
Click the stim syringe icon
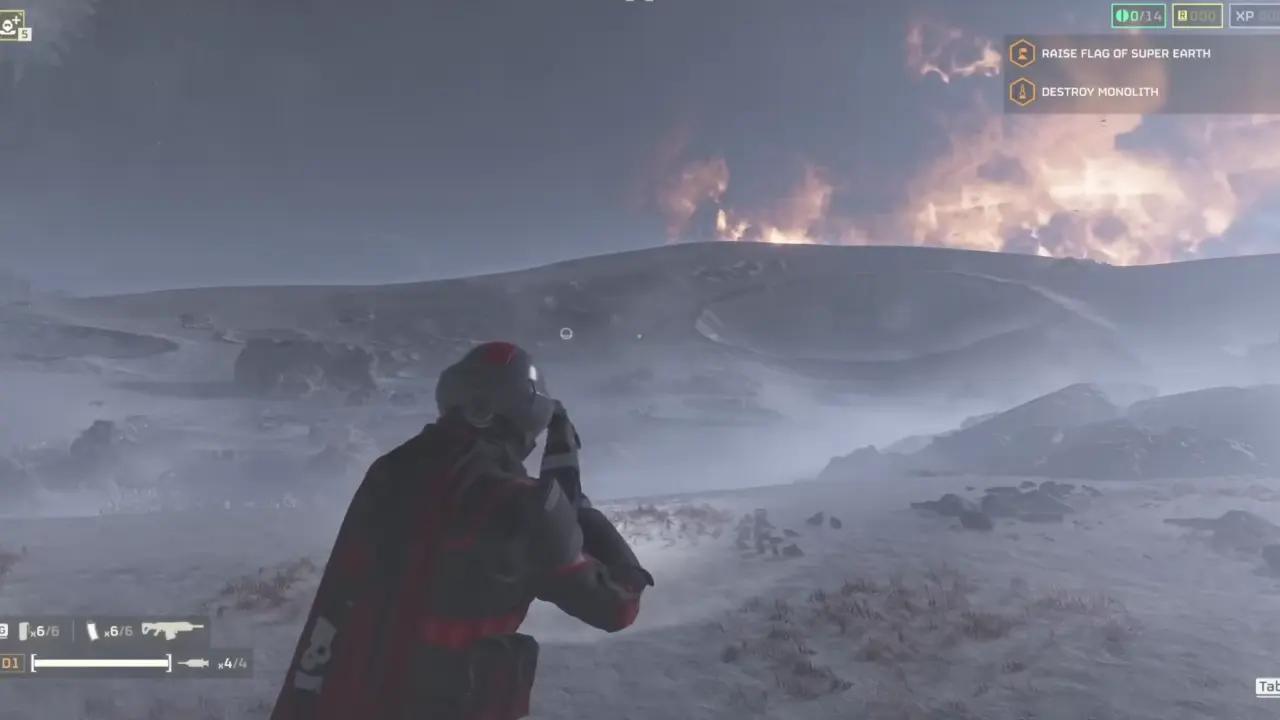[193, 662]
